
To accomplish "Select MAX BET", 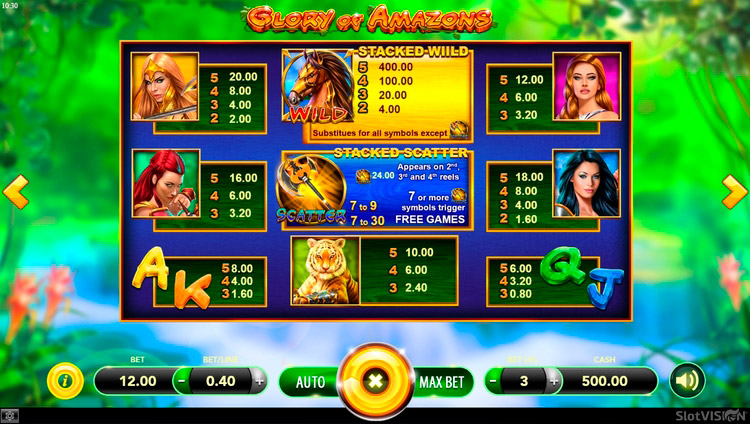I will click(440, 381).
